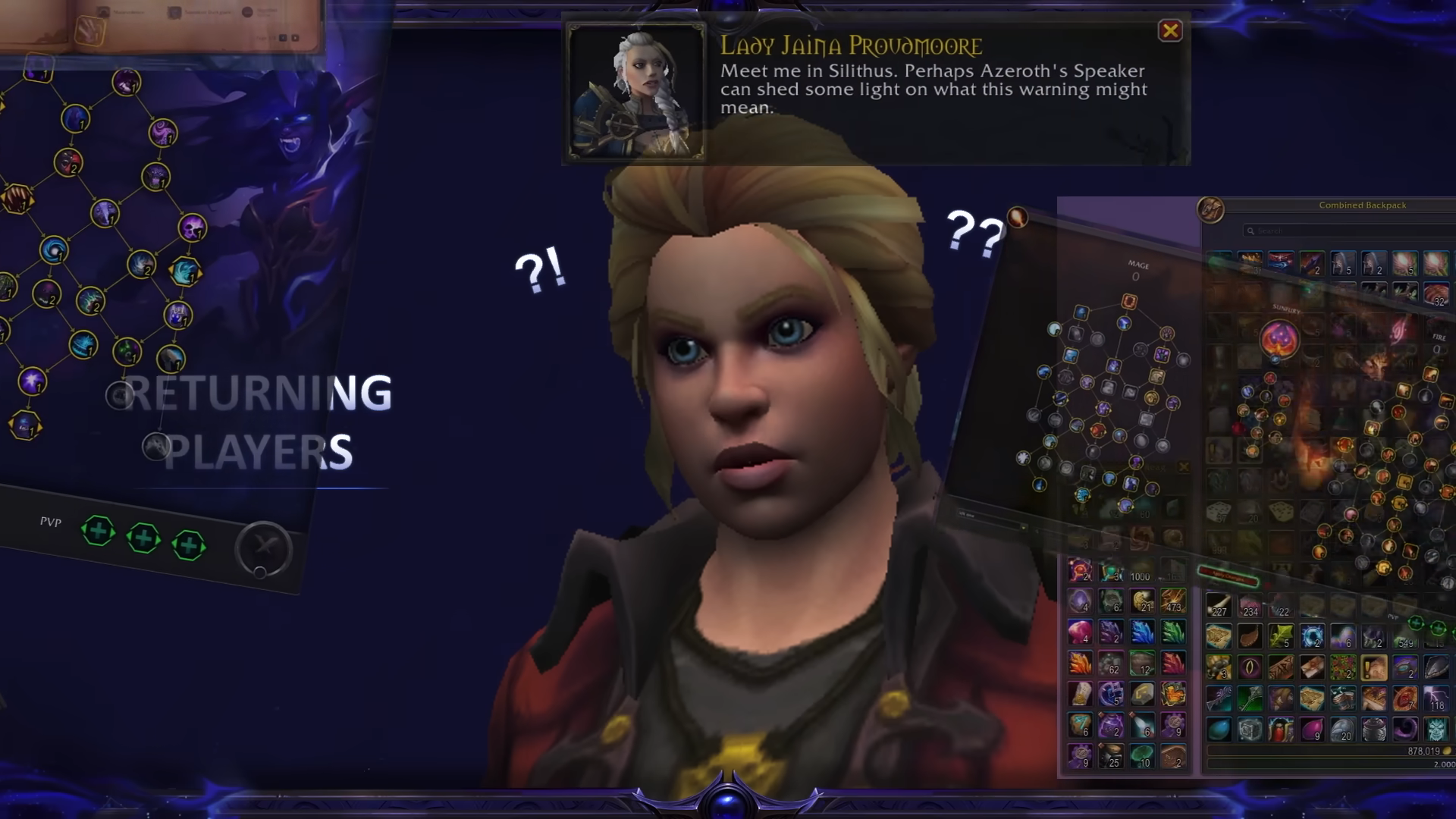
Task: Open the next page arrow in the journal panel
Action: coord(295,37)
